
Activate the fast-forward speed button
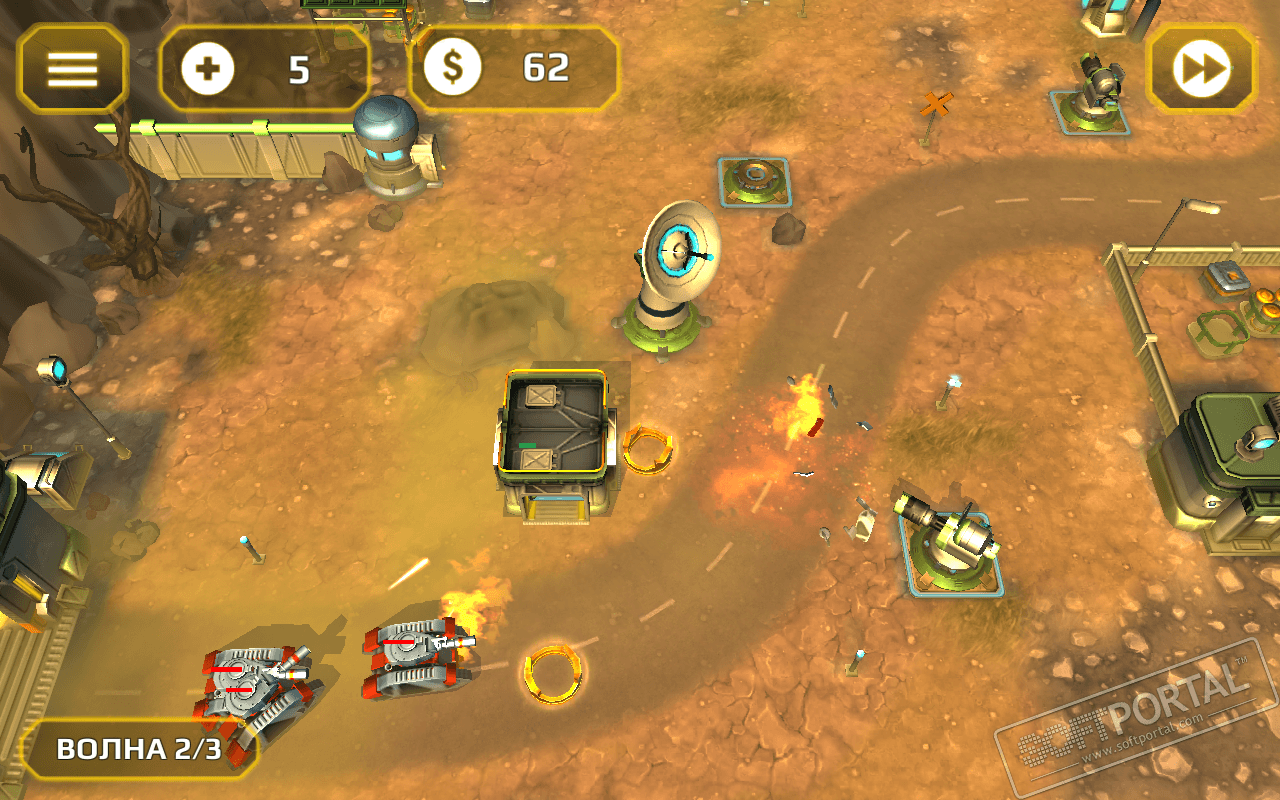click(1200, 68)
